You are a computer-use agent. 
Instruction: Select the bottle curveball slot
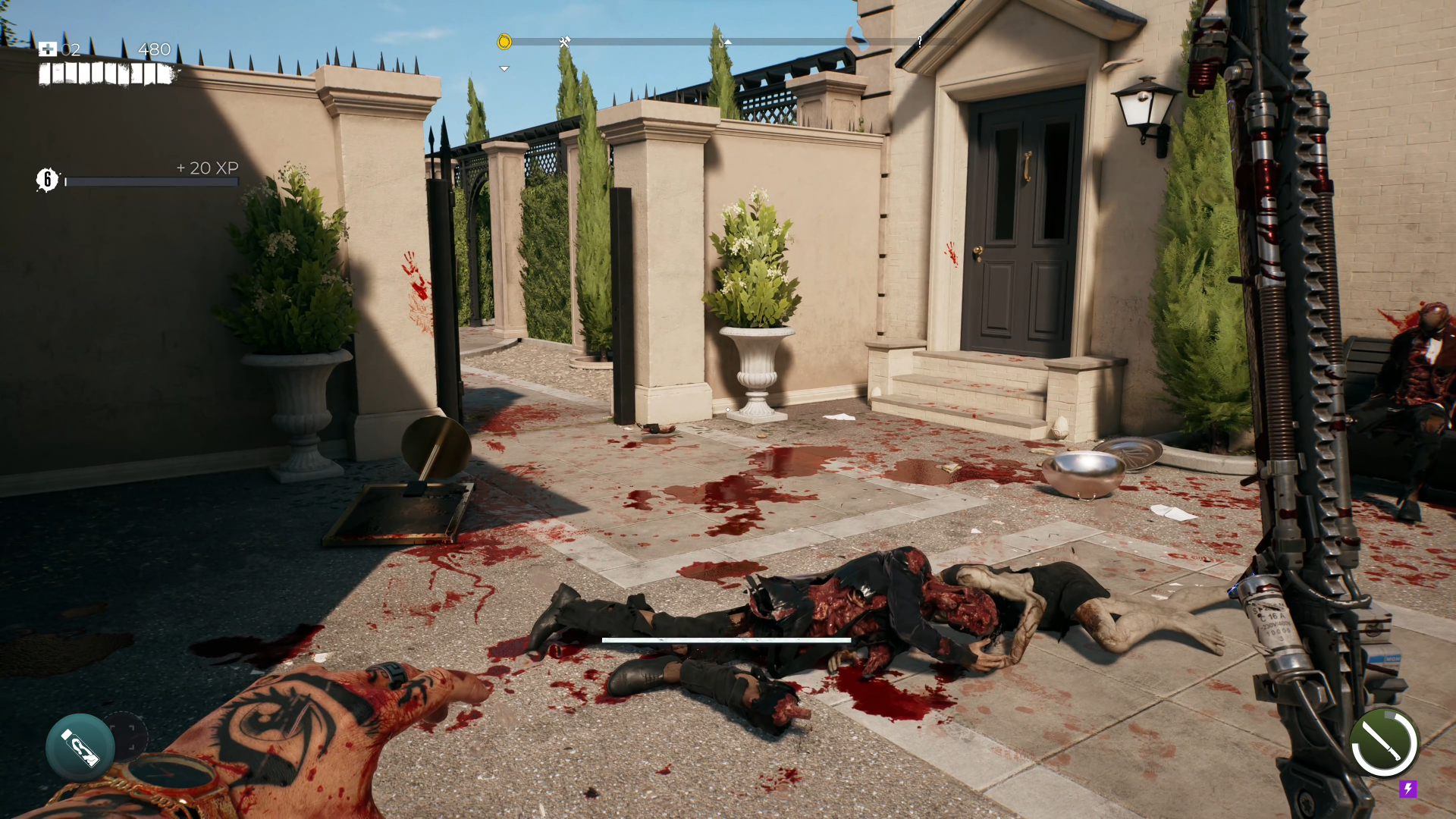coord(80,747)
